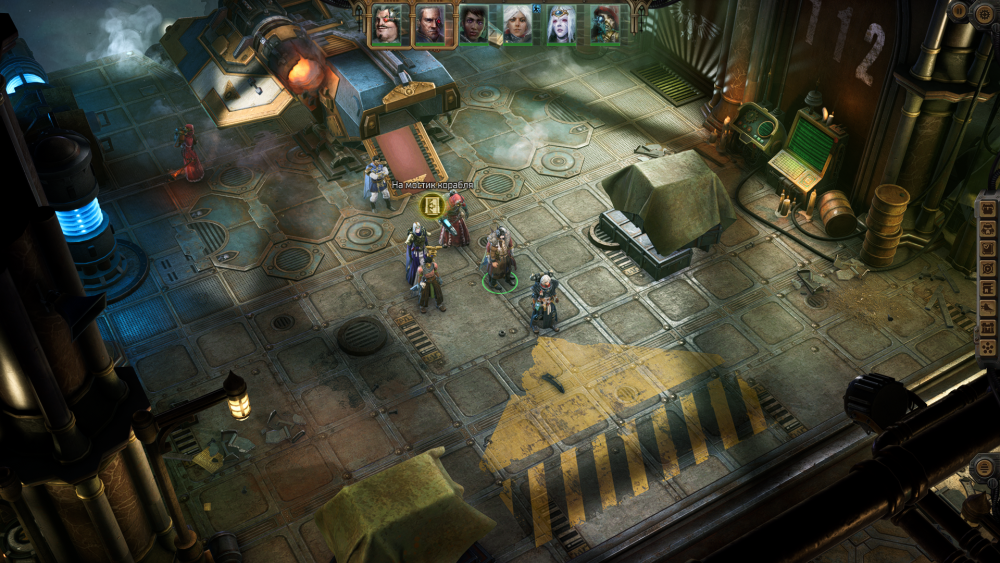Open the encyclopedia book icon in side menu
The width and height of the screenshot is (1000, 563).
point(988,290)
